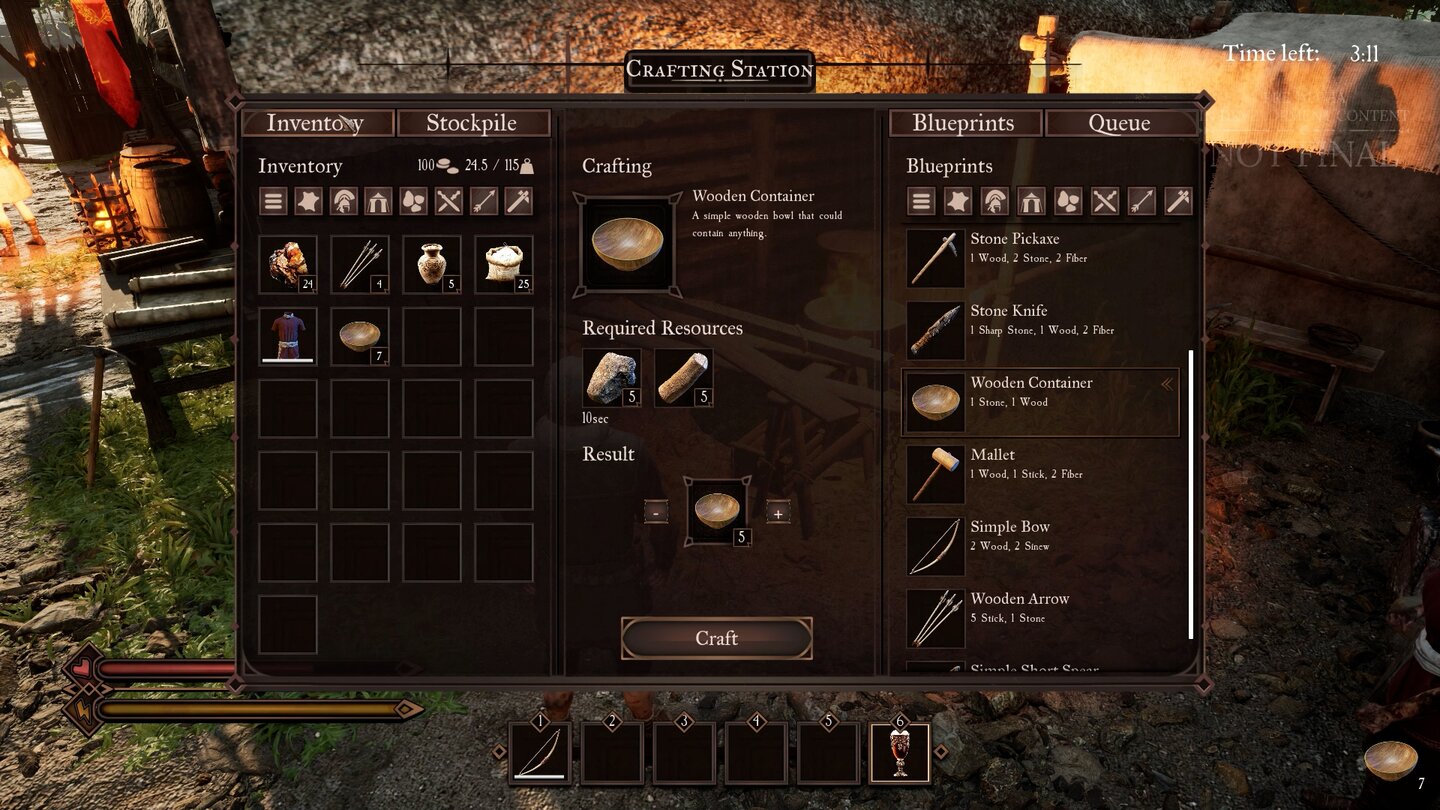The width and height of the screenshot is (1440, 810).
Task: Select the arrows stack in inventory
Action: [x=360, y=265]
